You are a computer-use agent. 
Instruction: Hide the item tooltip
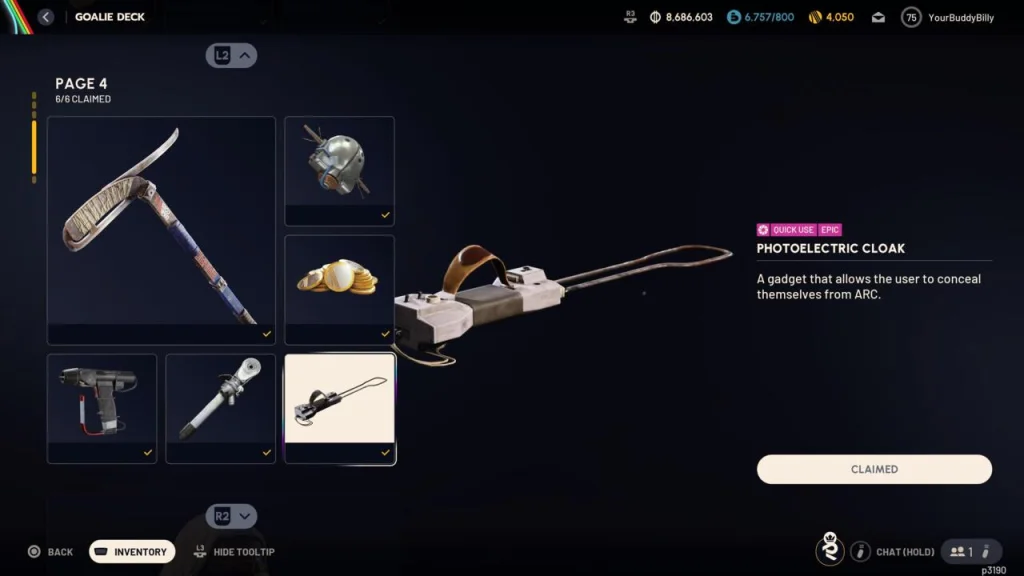[234, 552]
